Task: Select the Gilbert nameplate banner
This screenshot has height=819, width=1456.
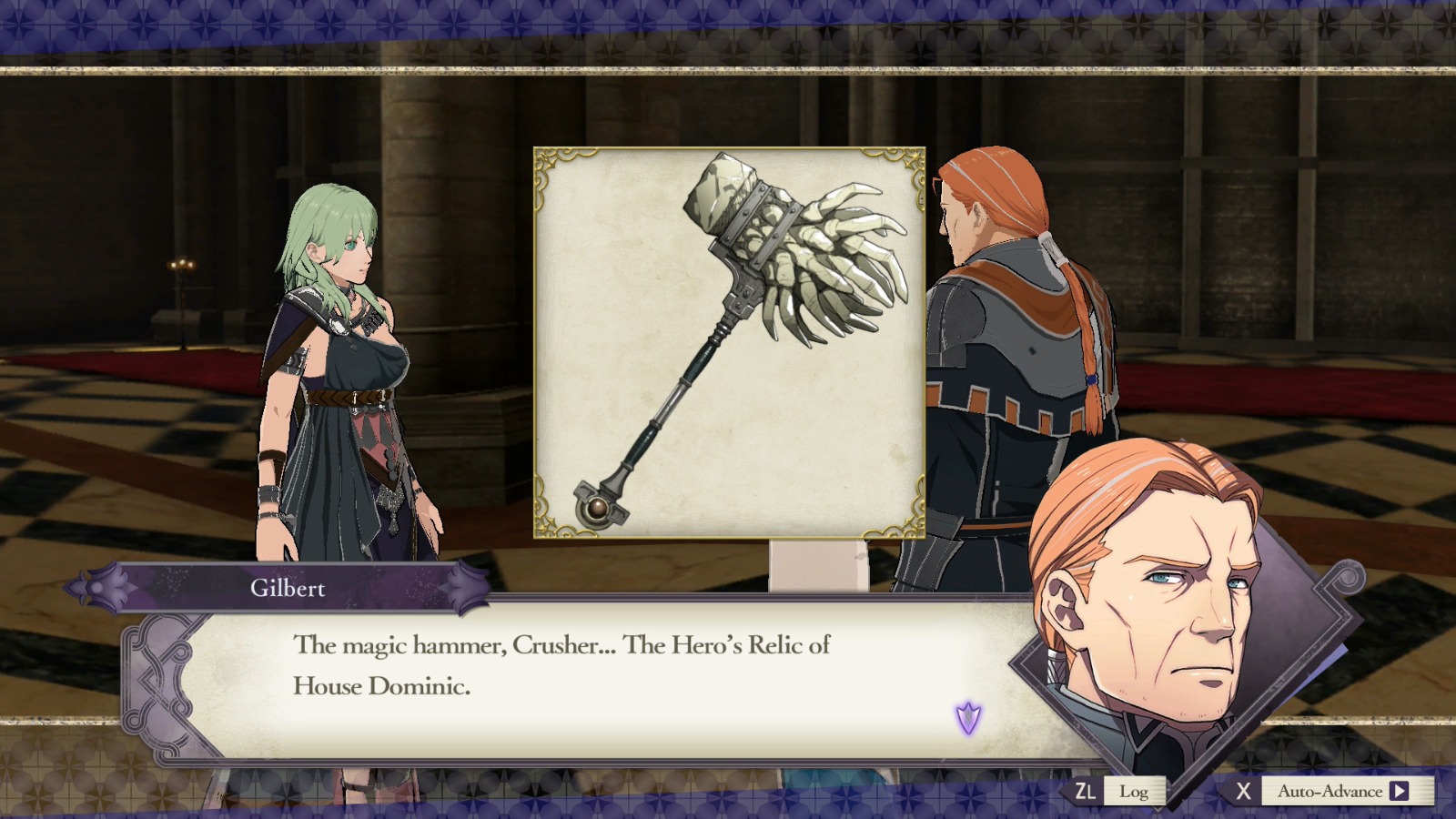Action: pos(287,590)
